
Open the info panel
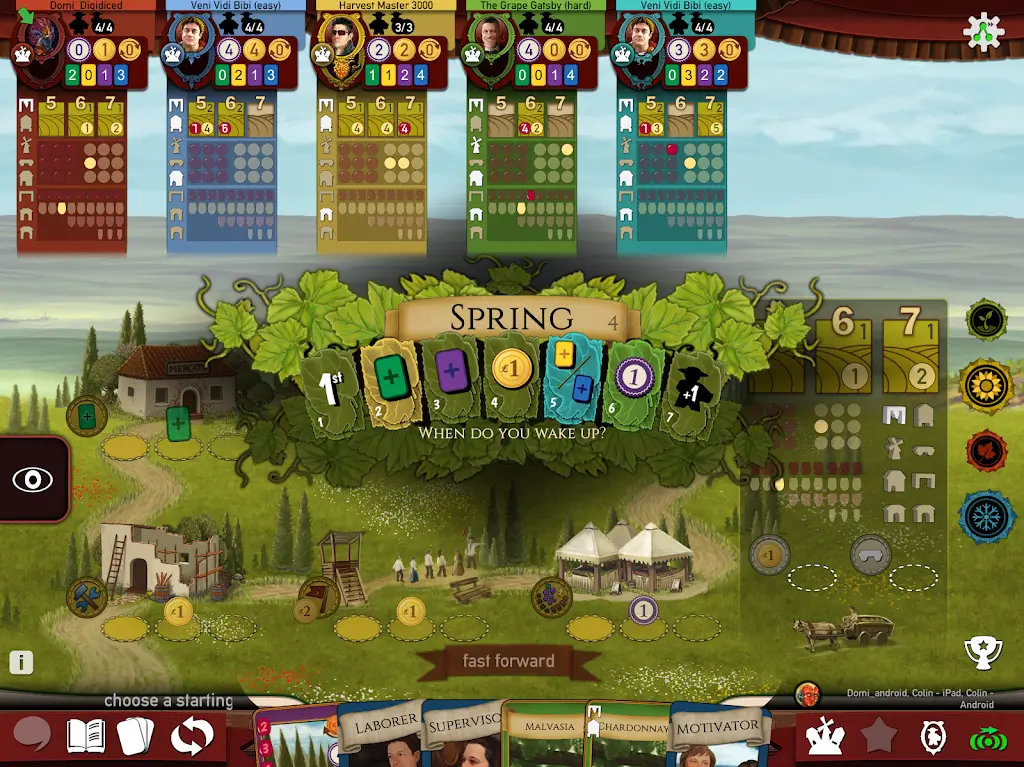[21, 662]
